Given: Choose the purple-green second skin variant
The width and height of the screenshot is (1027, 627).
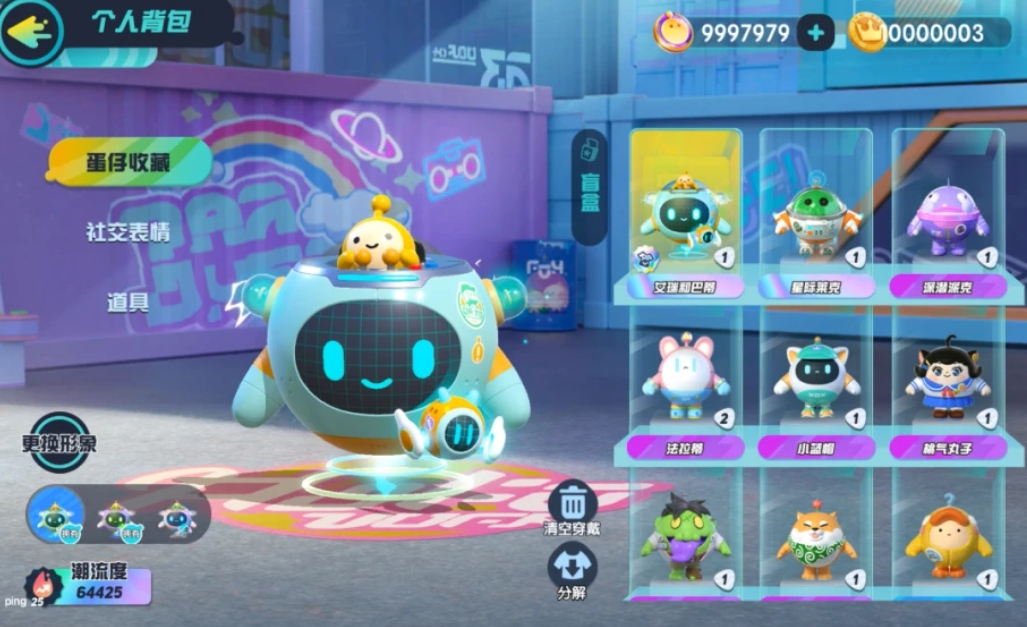Looking at the screenshot, I should (116, 517).
